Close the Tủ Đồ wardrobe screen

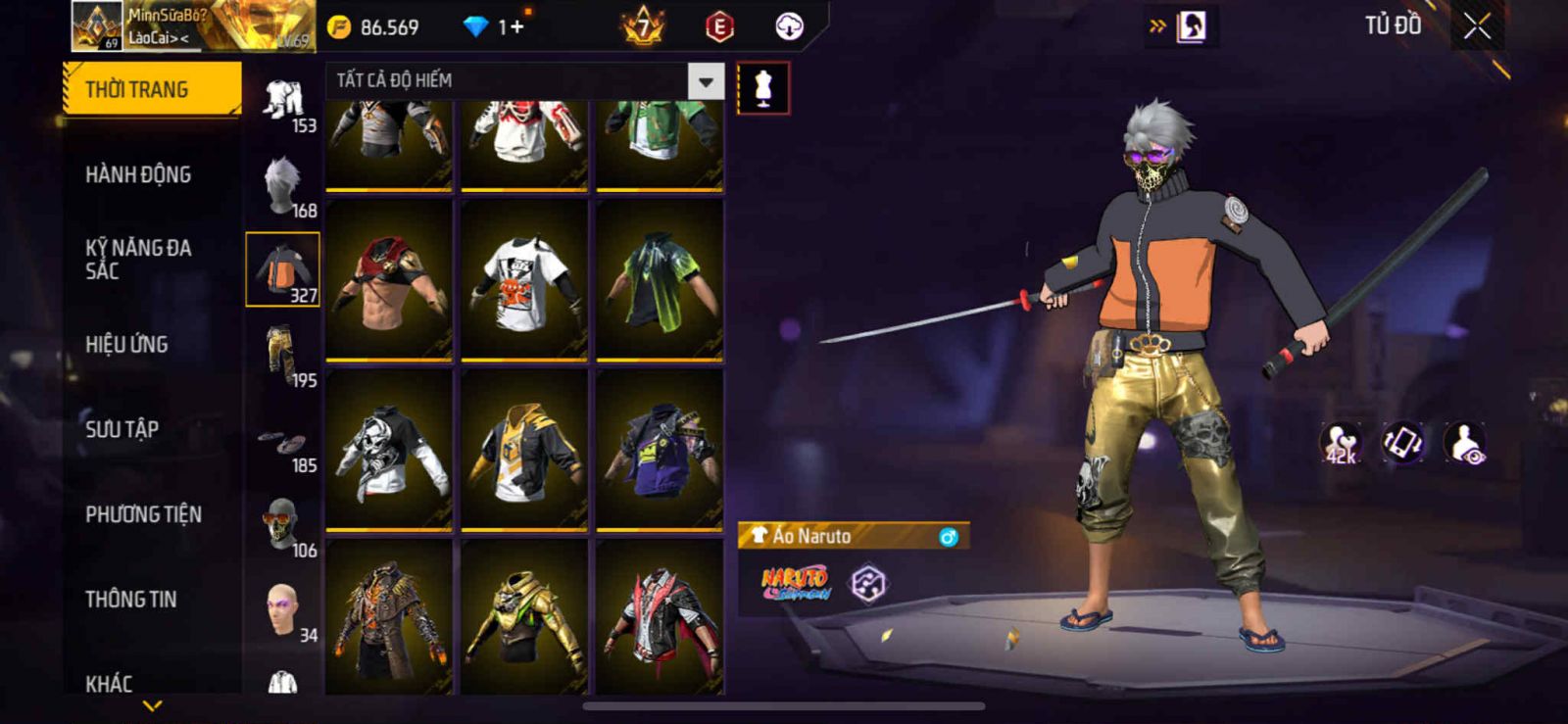[1477, 26]
